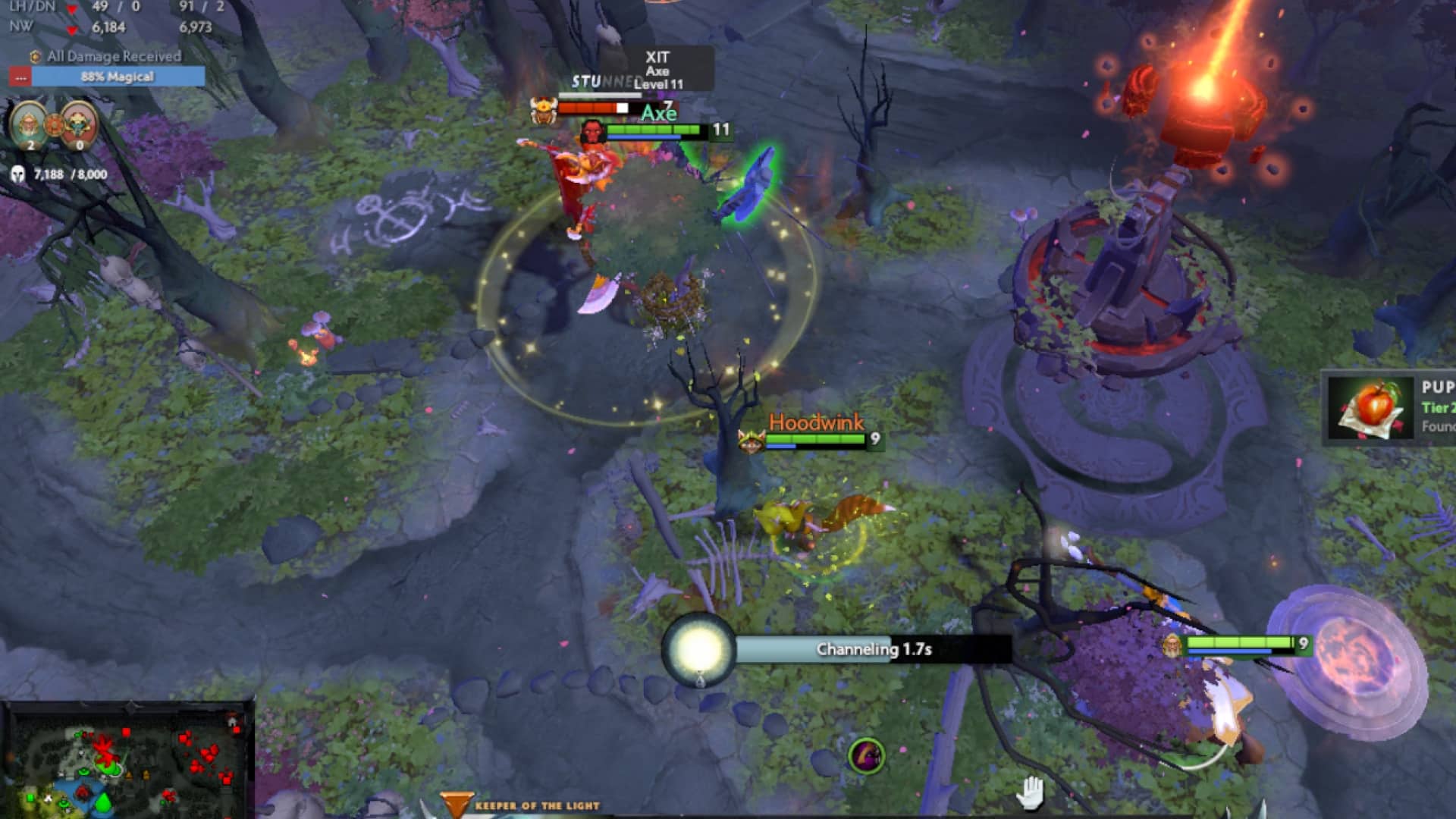1456x819 pixels.
Task: Click the LH/DN red arrow indicator
Action: coord(72,8)
